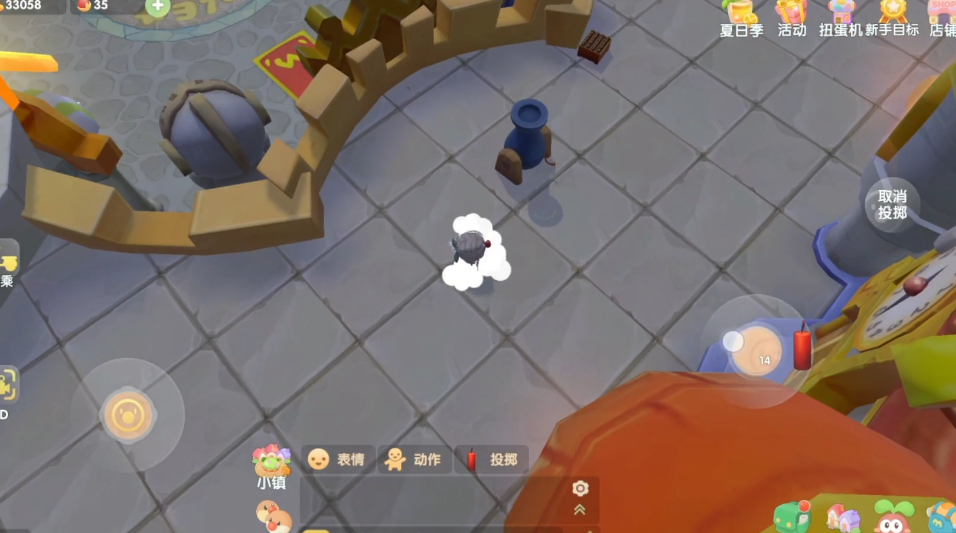956x533 pixels.
Task: Tap the movement joystick knob
Action: click(127, 414)
